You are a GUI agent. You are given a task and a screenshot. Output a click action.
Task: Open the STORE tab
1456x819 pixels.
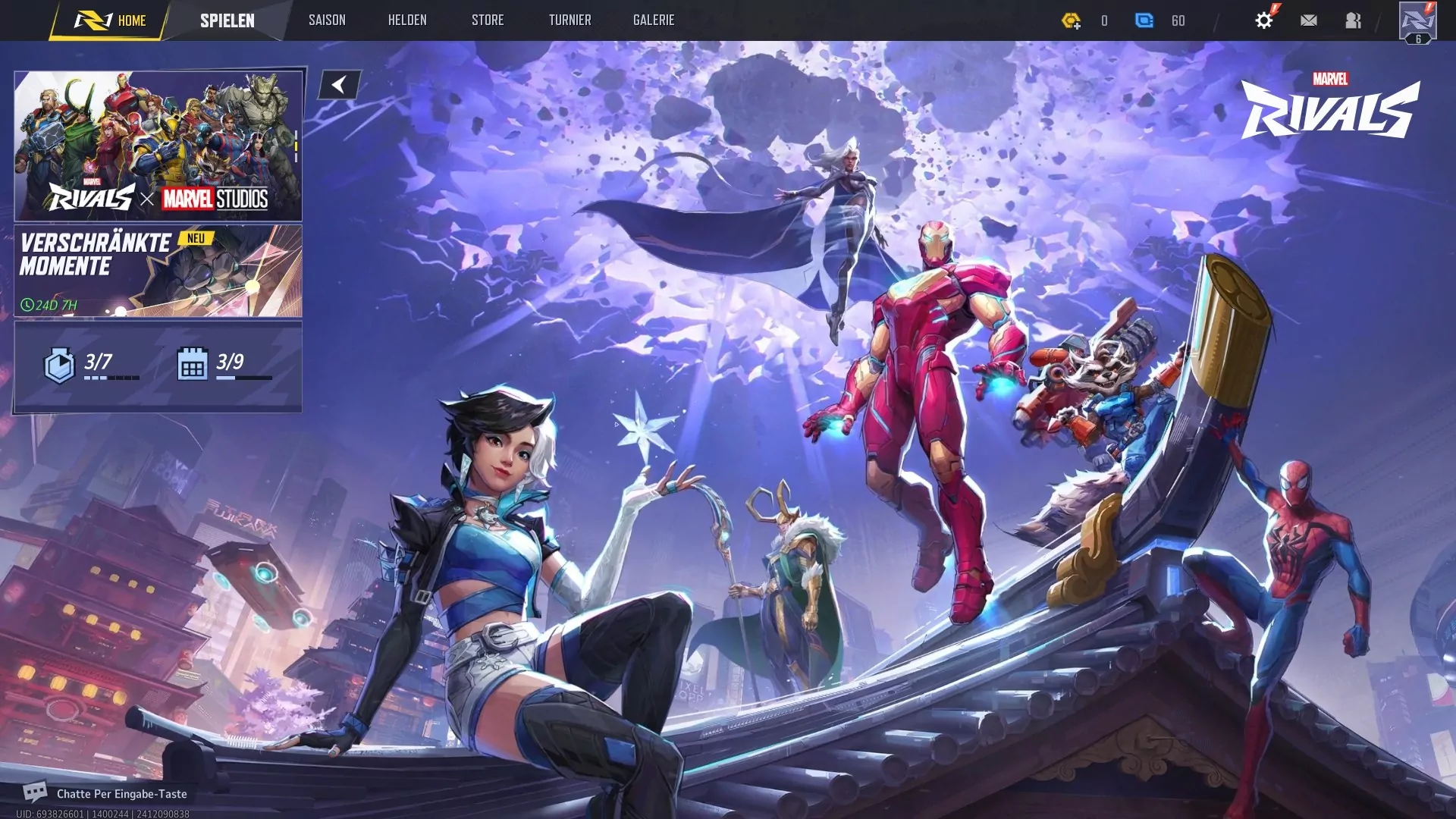pyautogui.click(x=488, y=20)
